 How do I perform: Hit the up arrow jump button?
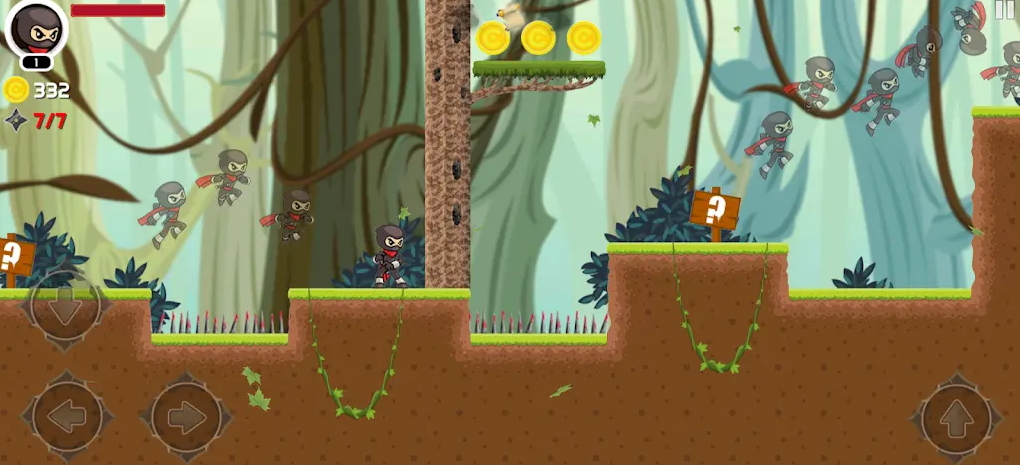[956, 418]
